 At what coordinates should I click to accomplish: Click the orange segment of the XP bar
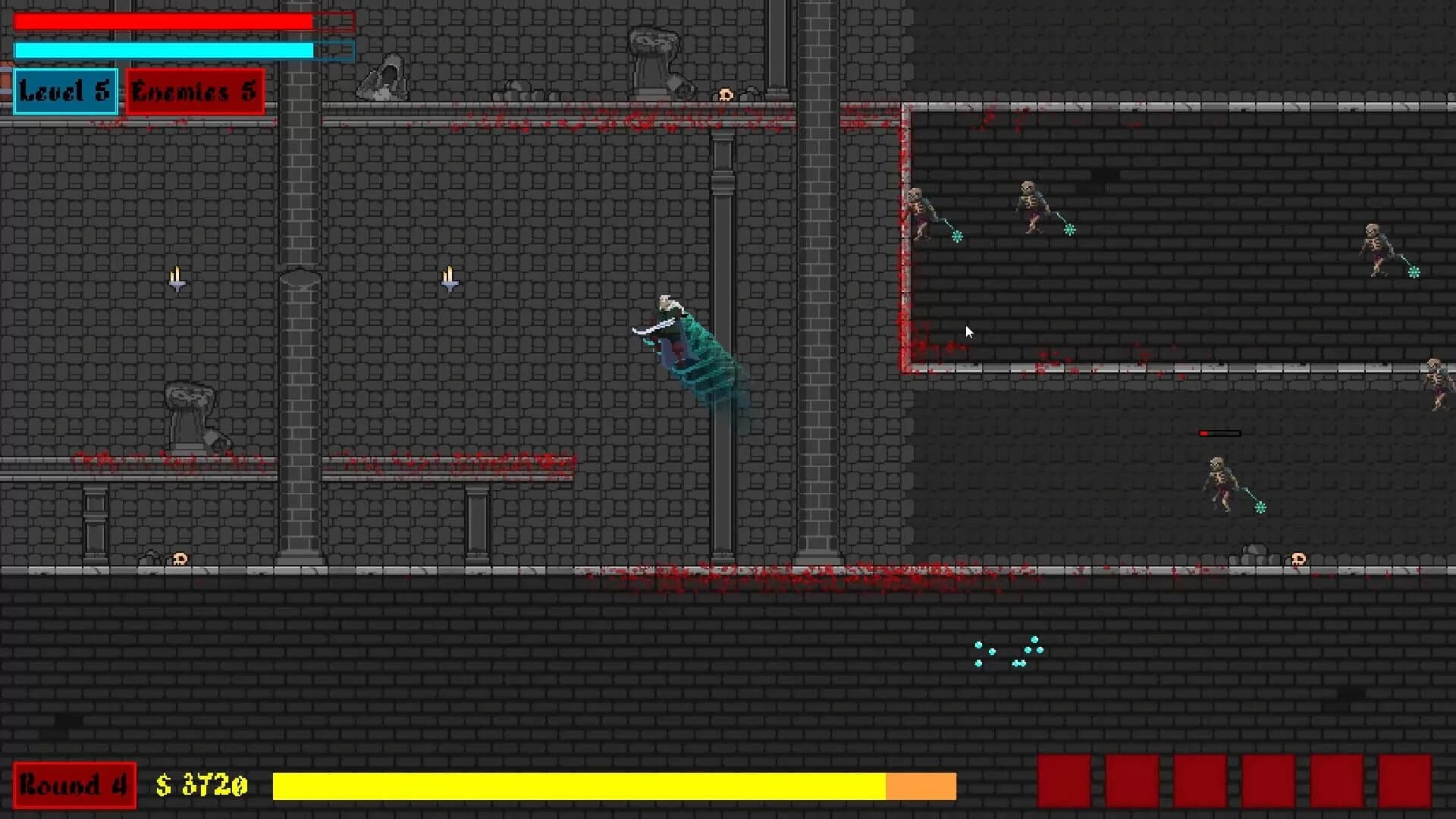click(x=921, y=786)
